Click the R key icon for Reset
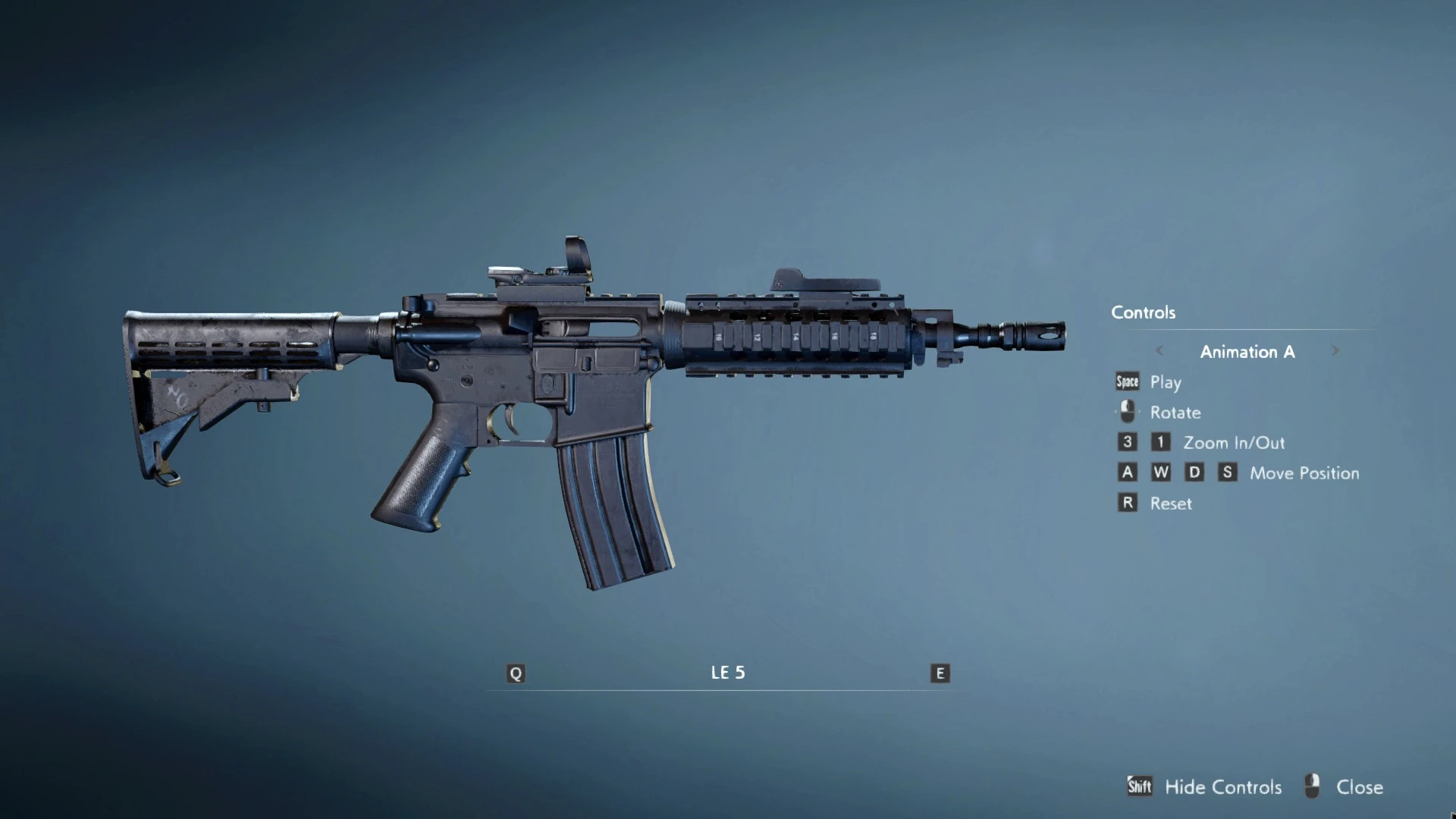Viewport: 1456px width, 819px height. 1127,503
